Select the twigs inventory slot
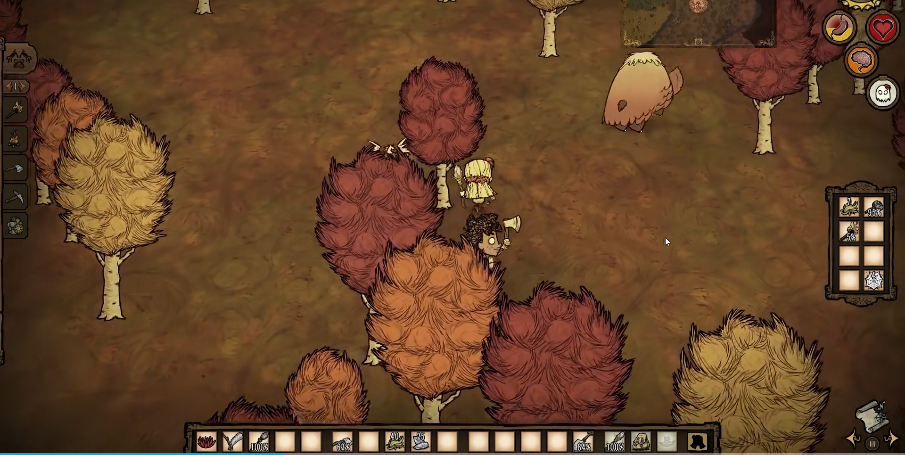This screenshot has height=455, width=905. click(233, 441)
